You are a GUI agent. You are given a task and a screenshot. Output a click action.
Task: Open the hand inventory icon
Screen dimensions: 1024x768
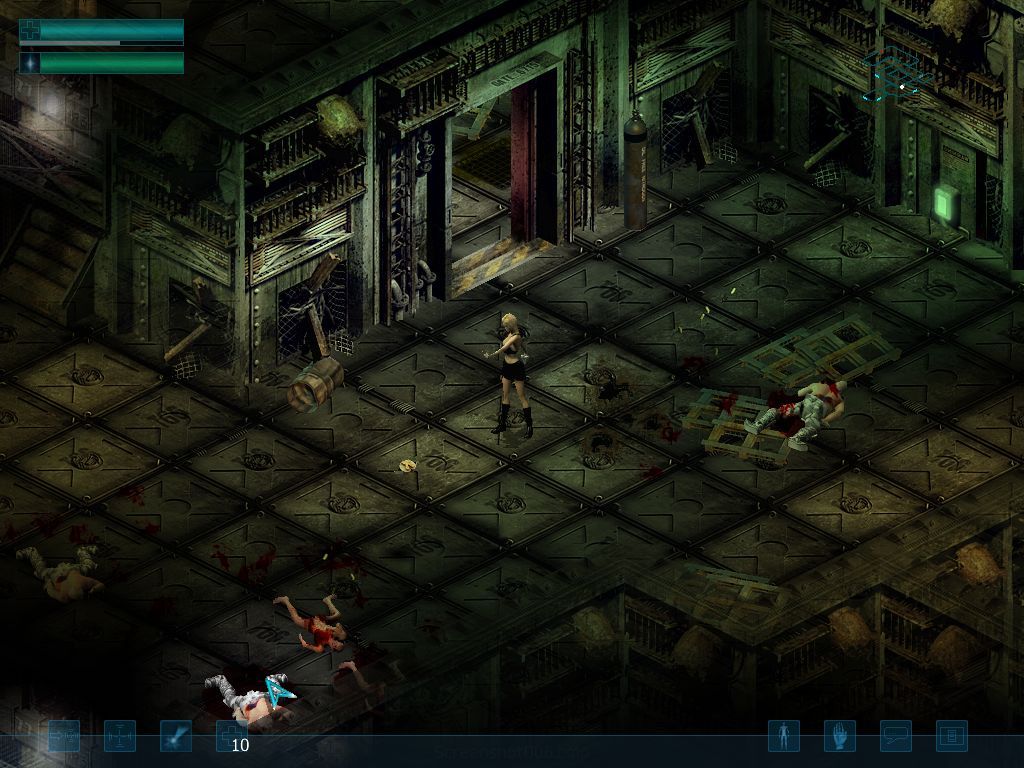click(x=839, y=737)
